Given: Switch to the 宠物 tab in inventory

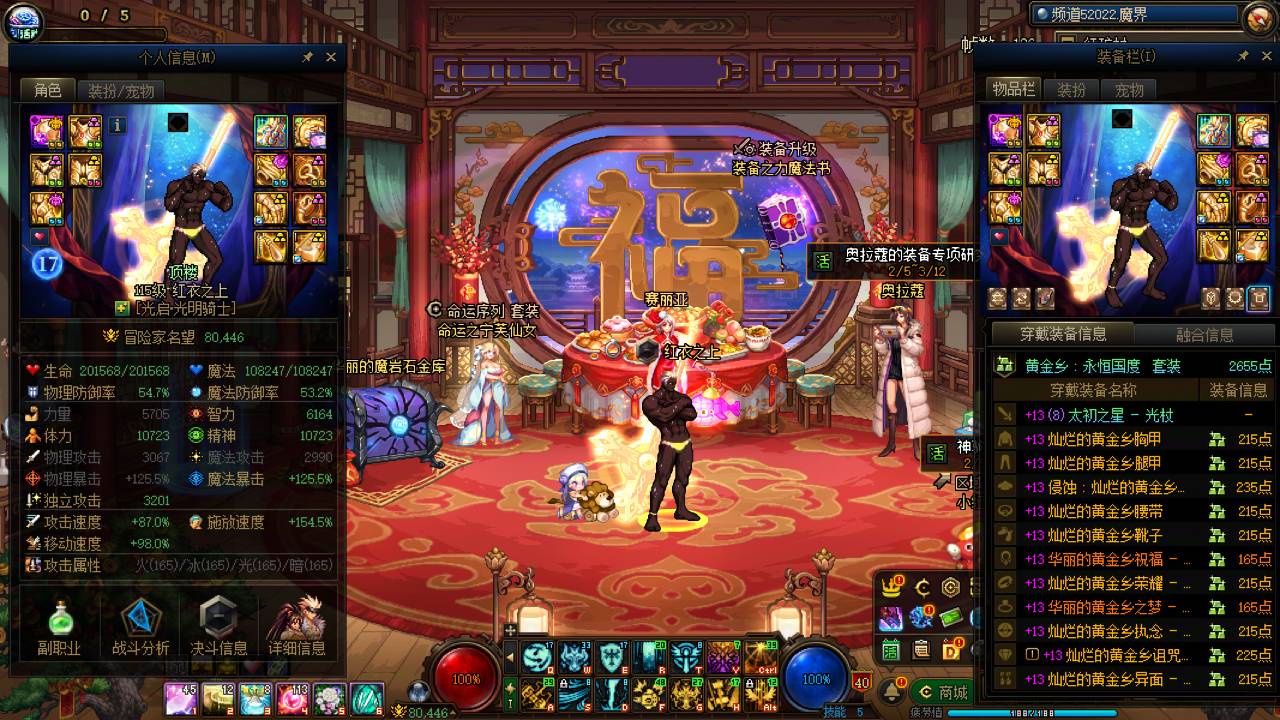Looking at the screenshot, I should (1129, 90).
